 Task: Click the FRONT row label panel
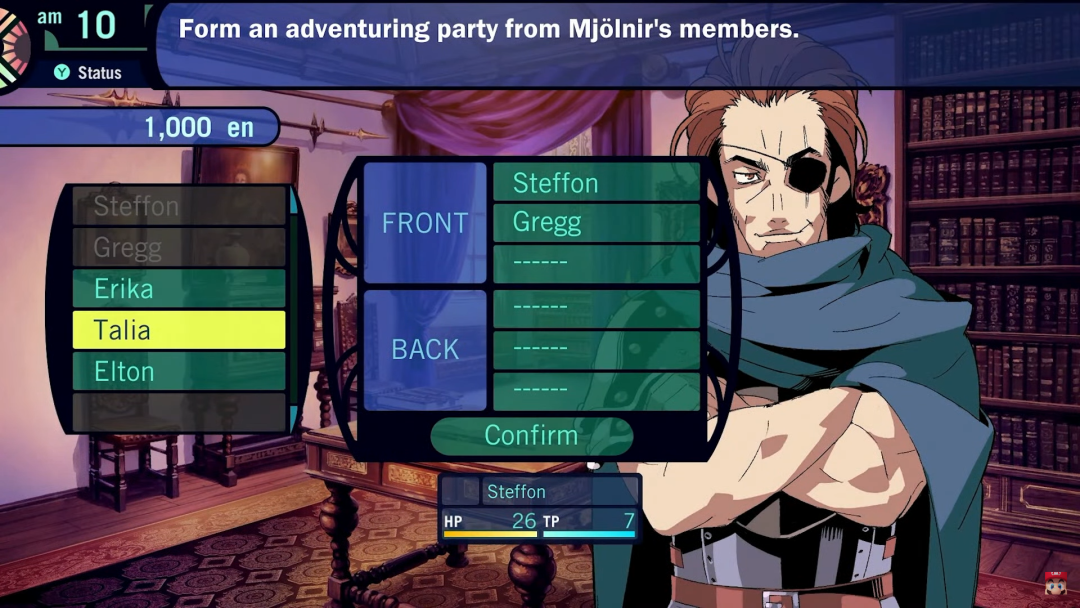pos(425,223)
